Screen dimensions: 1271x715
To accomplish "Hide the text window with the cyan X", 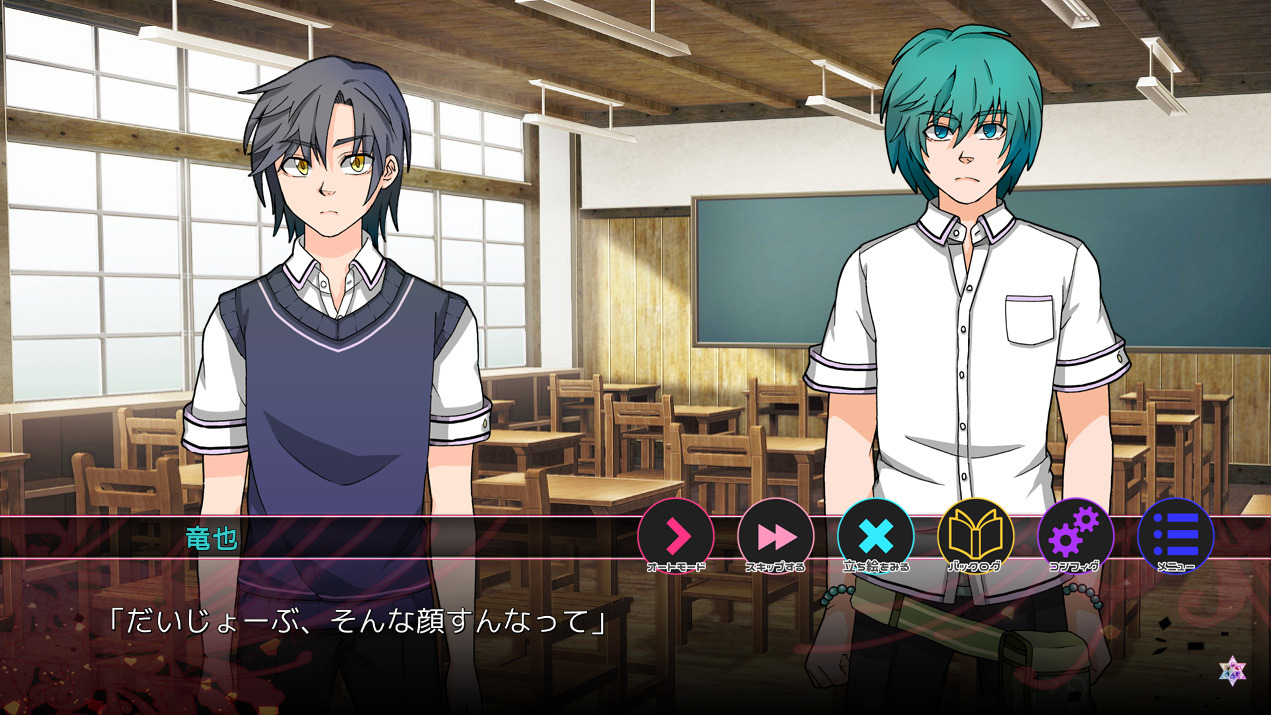I will point(876,536).
